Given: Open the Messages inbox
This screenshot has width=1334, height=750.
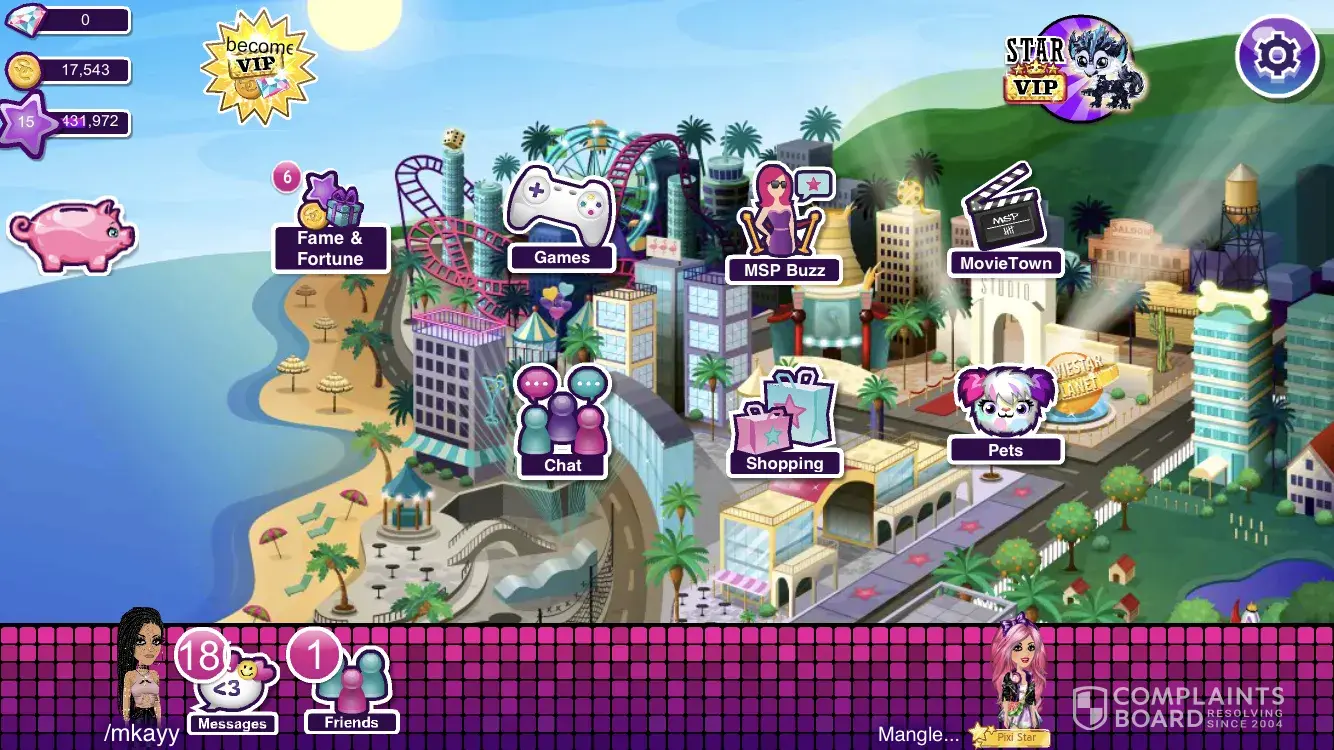Looking at the screenshot, I should tap(231, 685).
